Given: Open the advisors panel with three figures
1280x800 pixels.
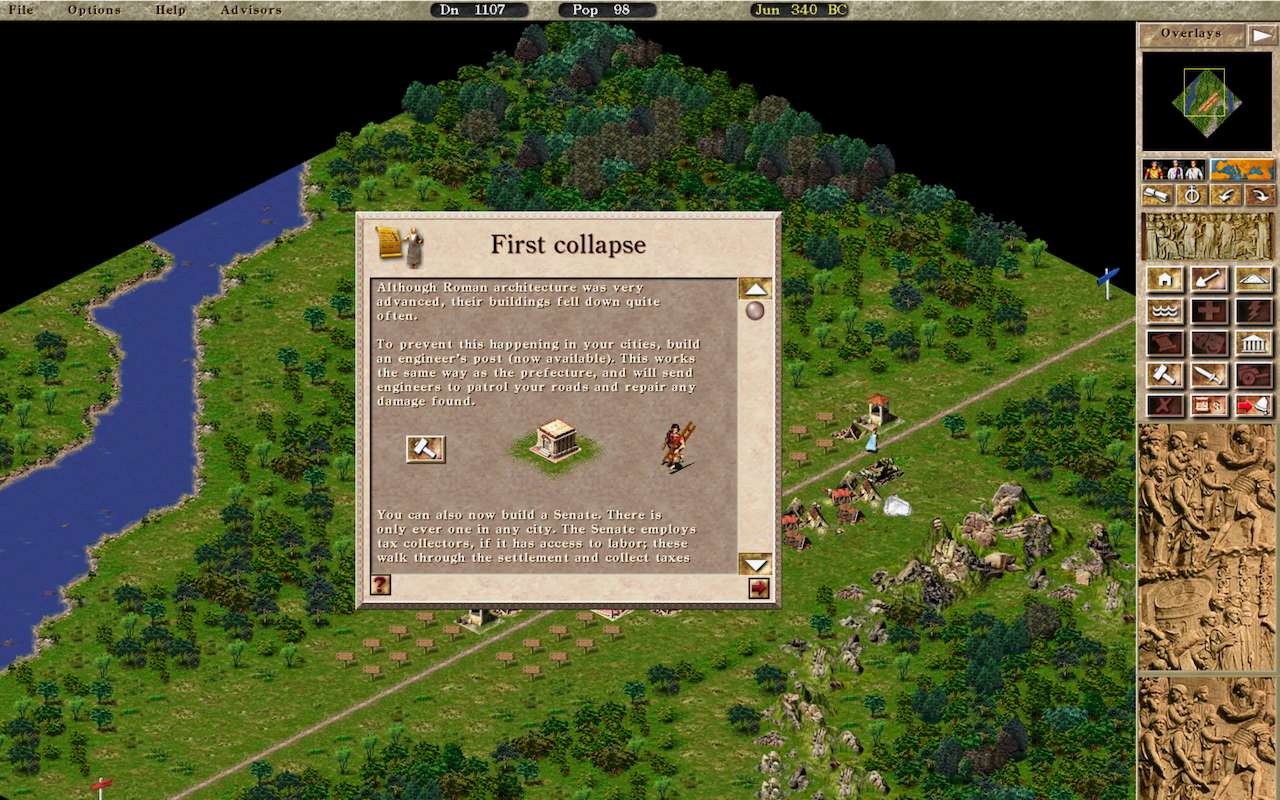Looking at the screenshot, I should pos(1173,170).
